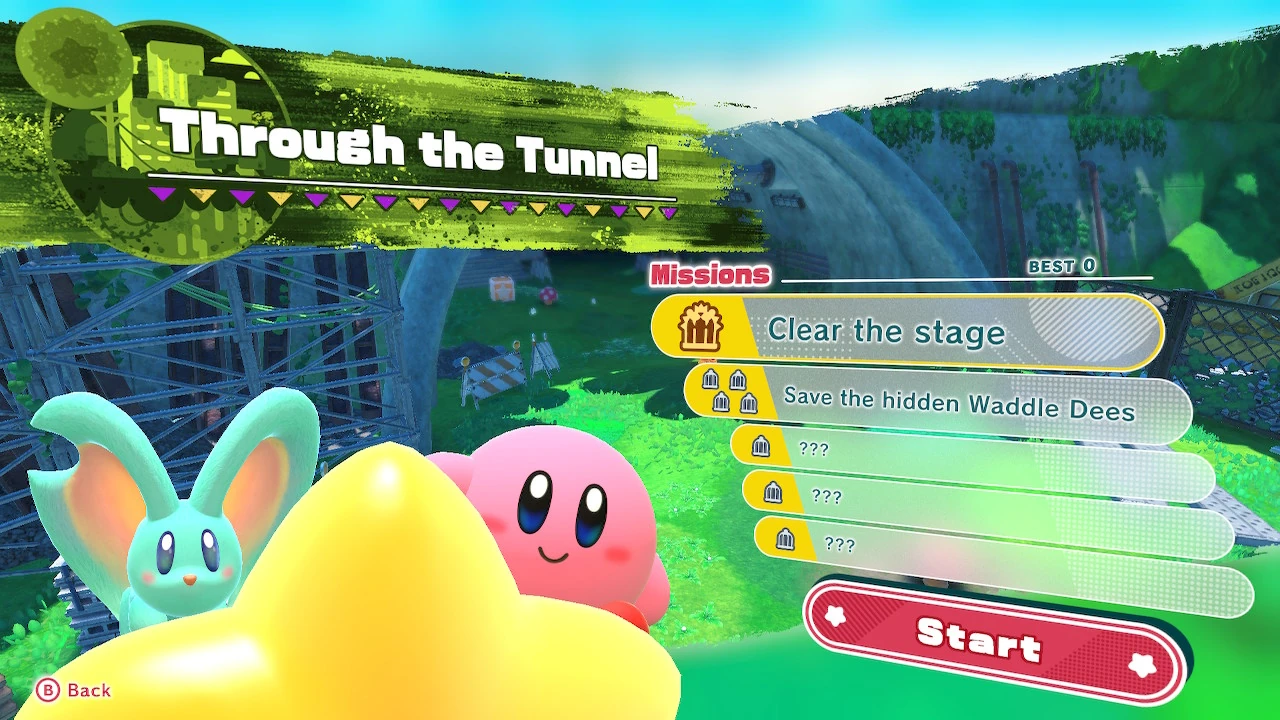Select Back to return to the world map
This screenshot has height=720, width=1280.
[75, 689]
